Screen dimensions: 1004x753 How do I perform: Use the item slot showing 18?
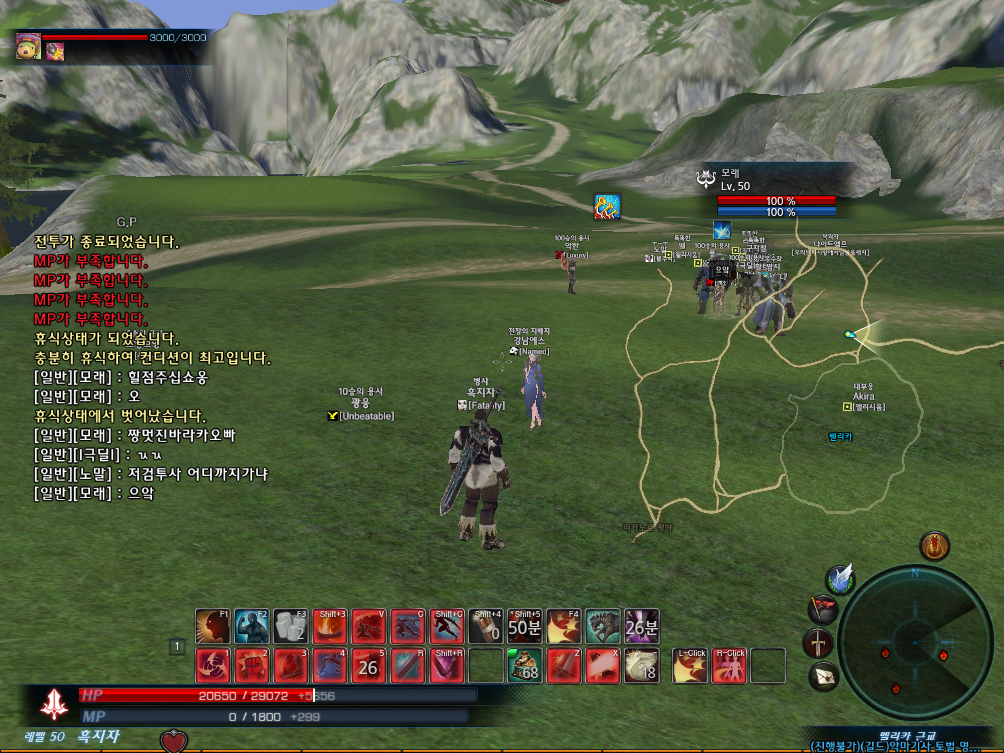pyautogui.click(x=641, y=665)
